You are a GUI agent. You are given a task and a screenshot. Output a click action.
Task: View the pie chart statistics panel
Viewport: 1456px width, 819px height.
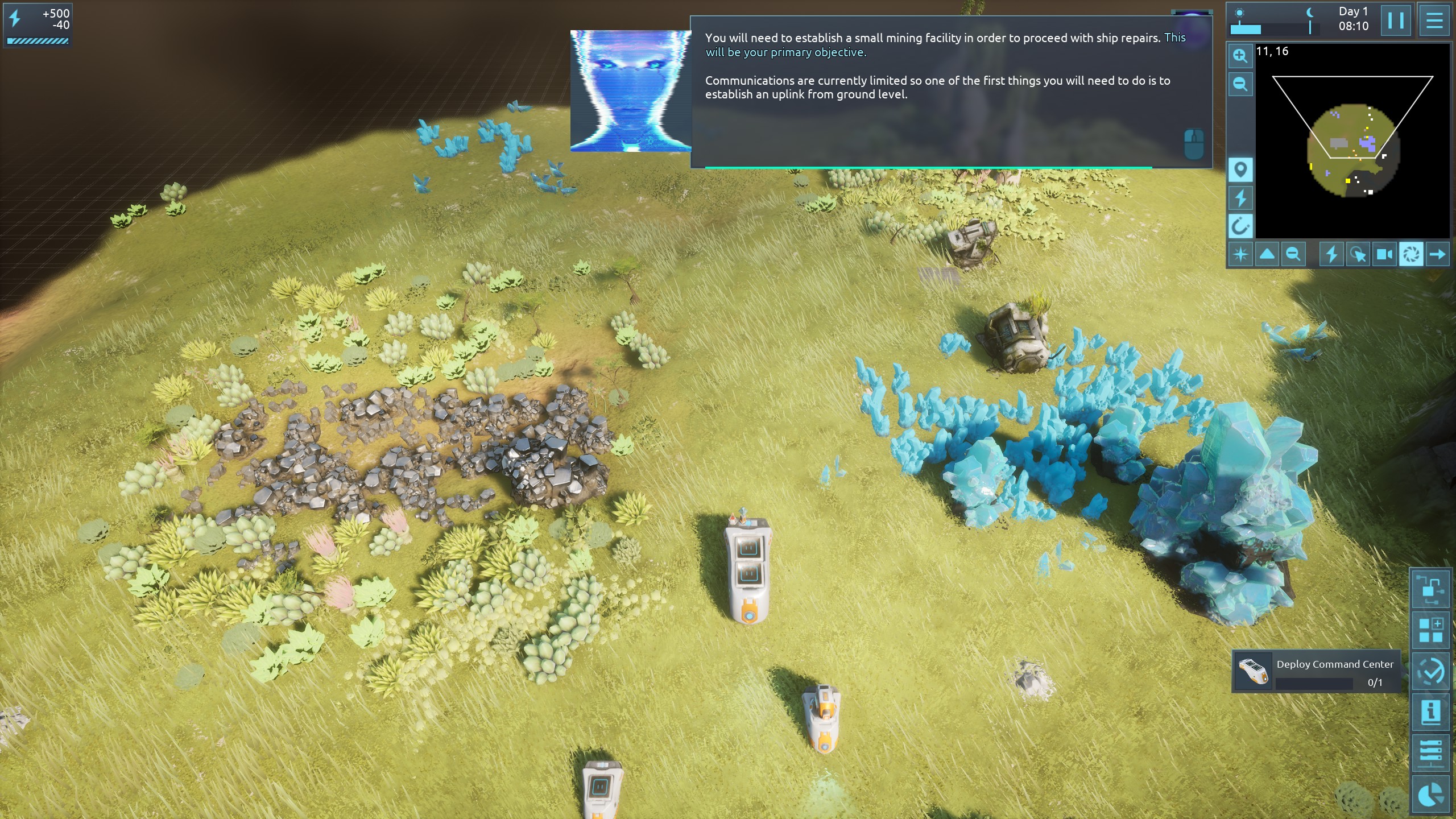pyautogui.click(x=1430, y=794)
